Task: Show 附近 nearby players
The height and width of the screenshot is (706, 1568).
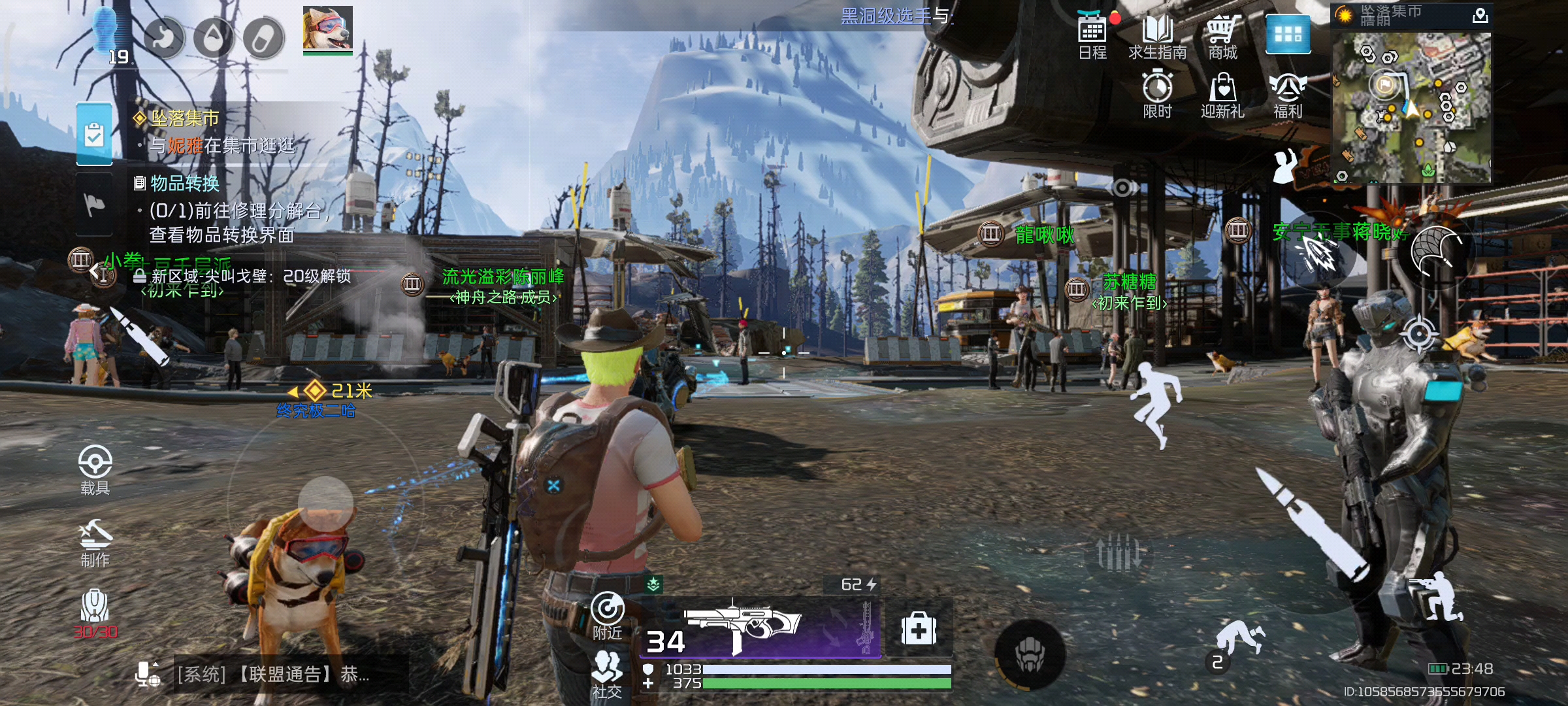Action: click(x=608, y=616)
